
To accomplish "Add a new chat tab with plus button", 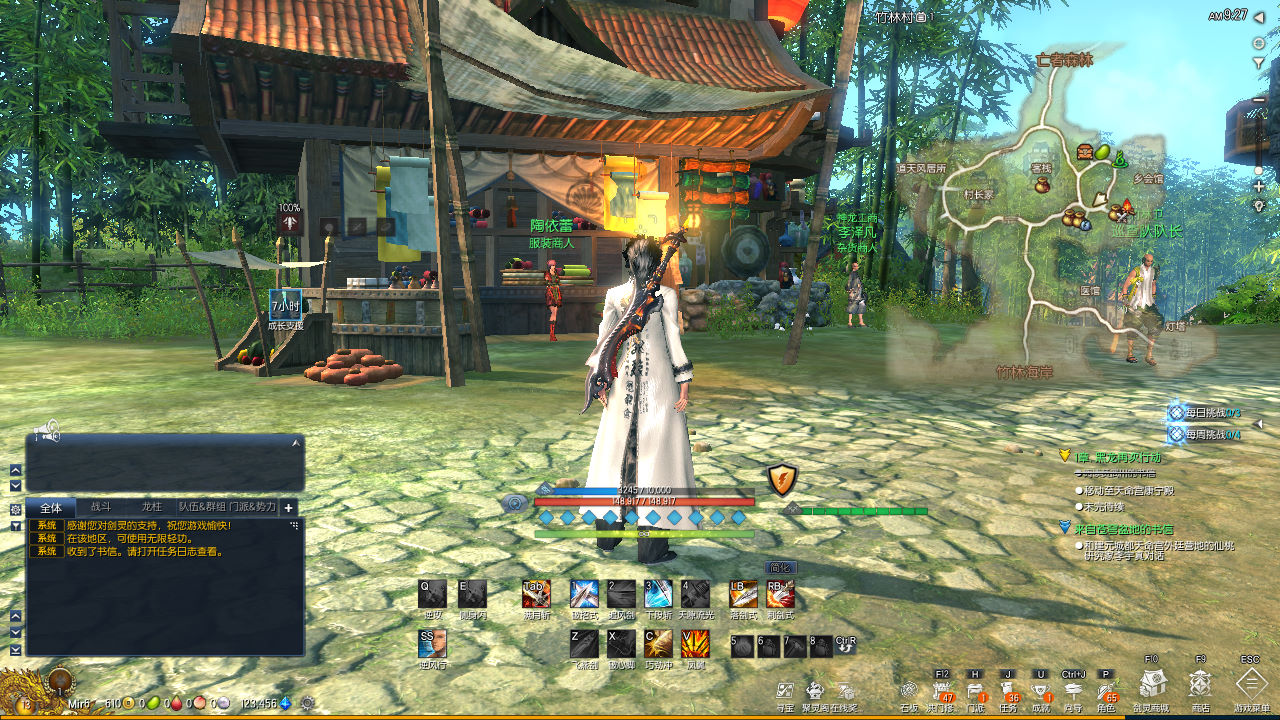I will pos(288,508).
